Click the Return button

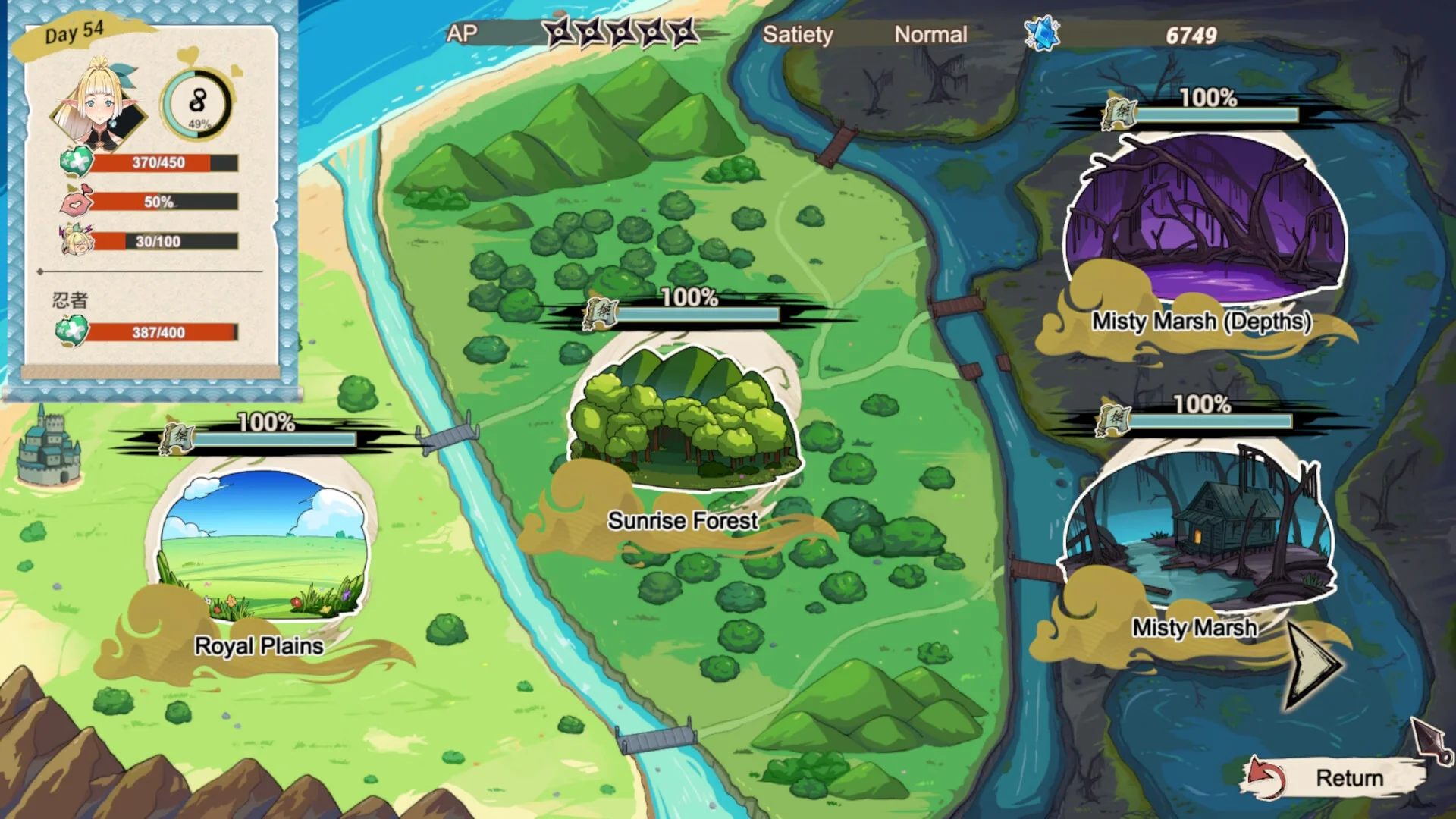[1336, 777]
